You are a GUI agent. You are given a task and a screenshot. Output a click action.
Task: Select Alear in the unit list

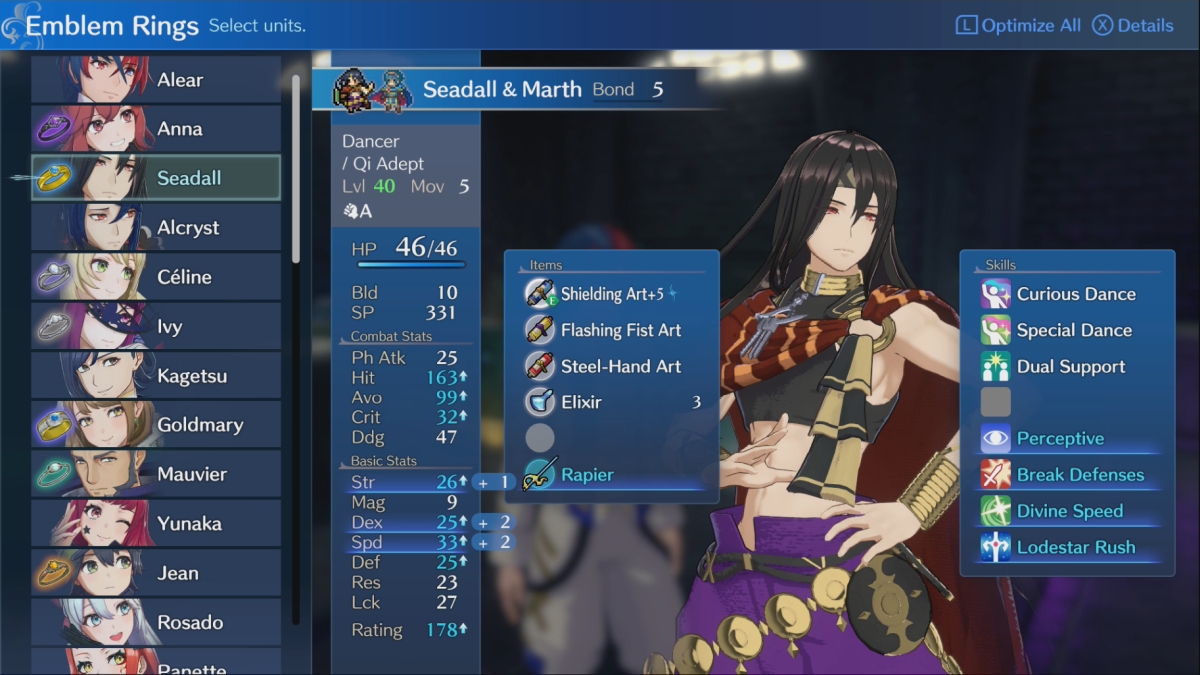coord(156,80)
